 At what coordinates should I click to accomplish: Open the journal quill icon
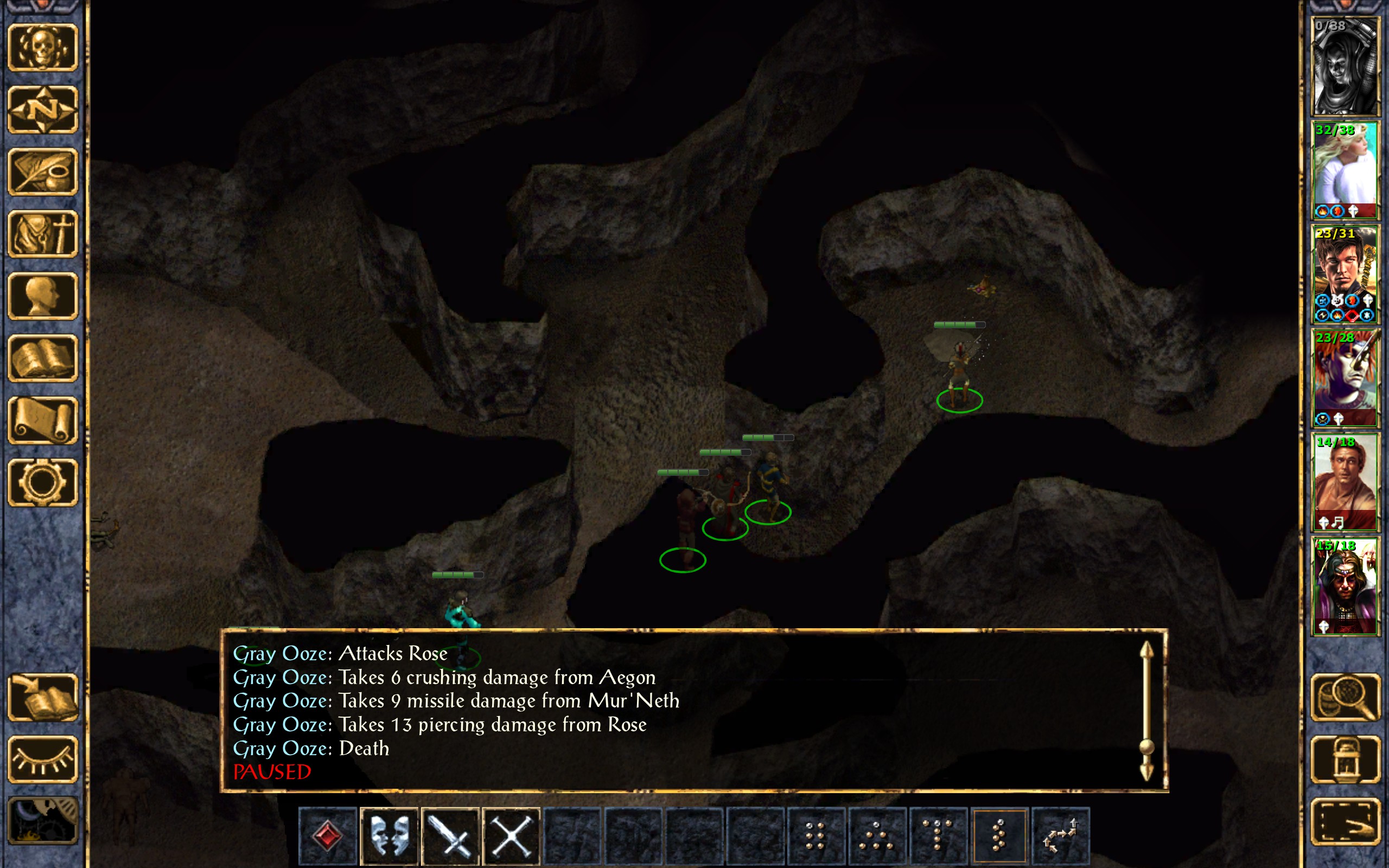point(43,171)
